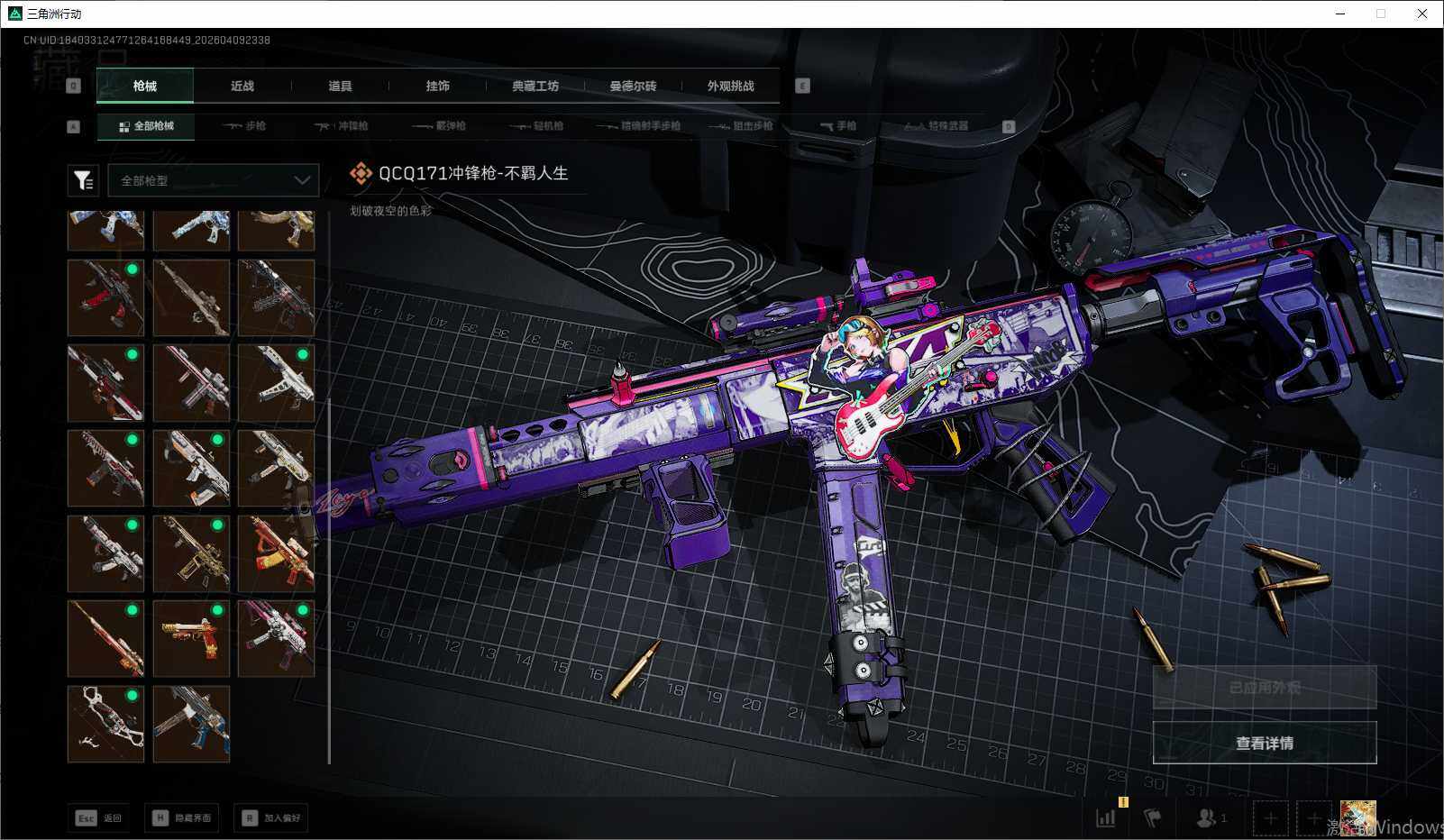Choose the gold and red pistol skin
This screenshot has width=1444, height=840.
coord(191,638)
